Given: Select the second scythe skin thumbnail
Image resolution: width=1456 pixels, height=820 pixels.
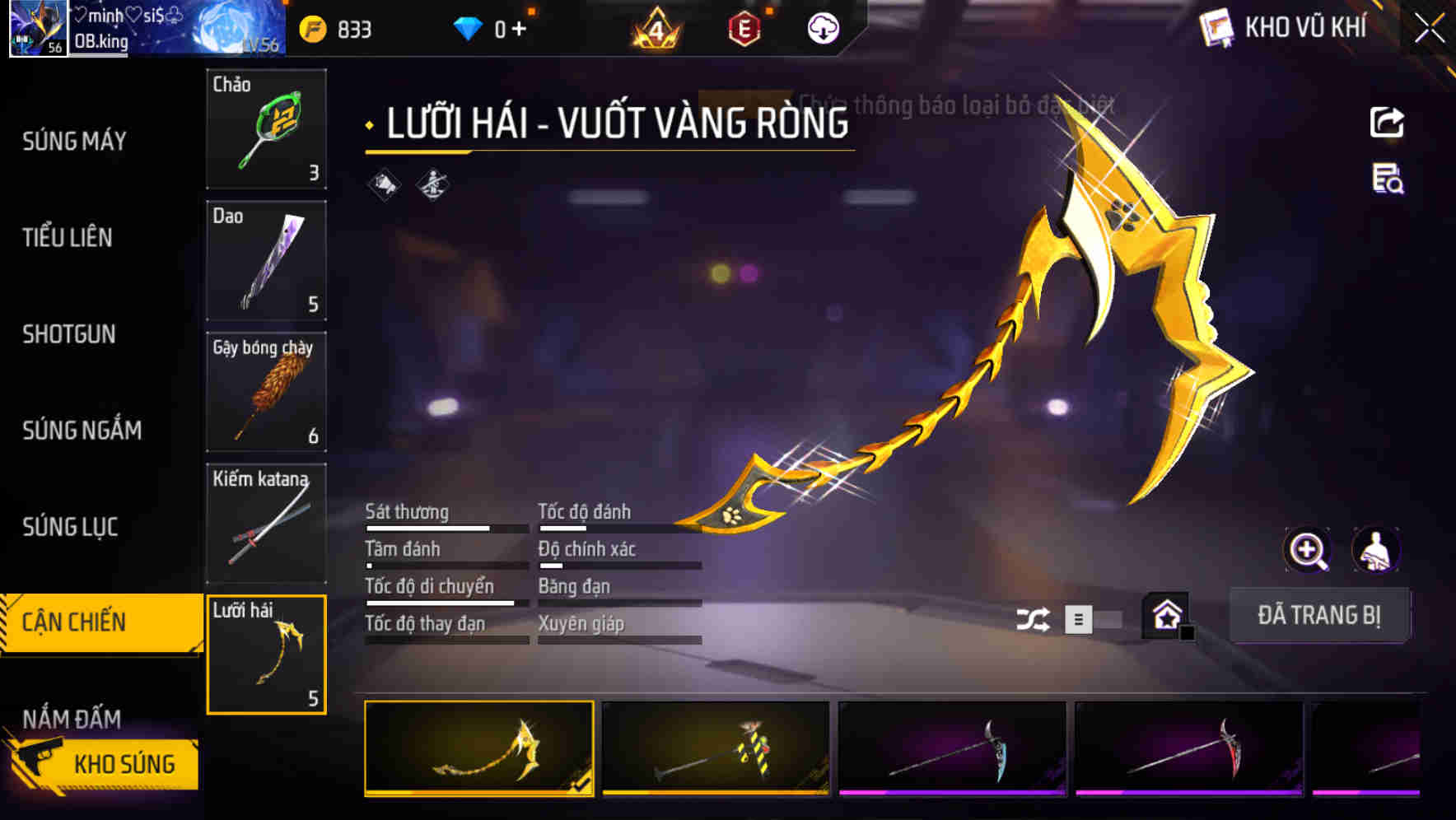Looking at the screenshot, I should tap(715, 751).
